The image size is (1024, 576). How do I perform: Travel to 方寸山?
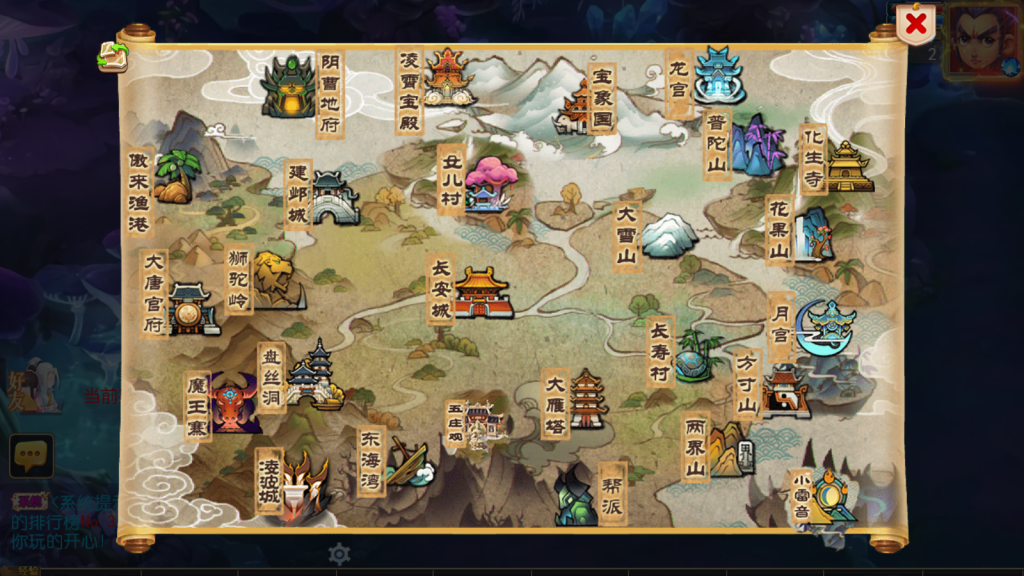785,389
